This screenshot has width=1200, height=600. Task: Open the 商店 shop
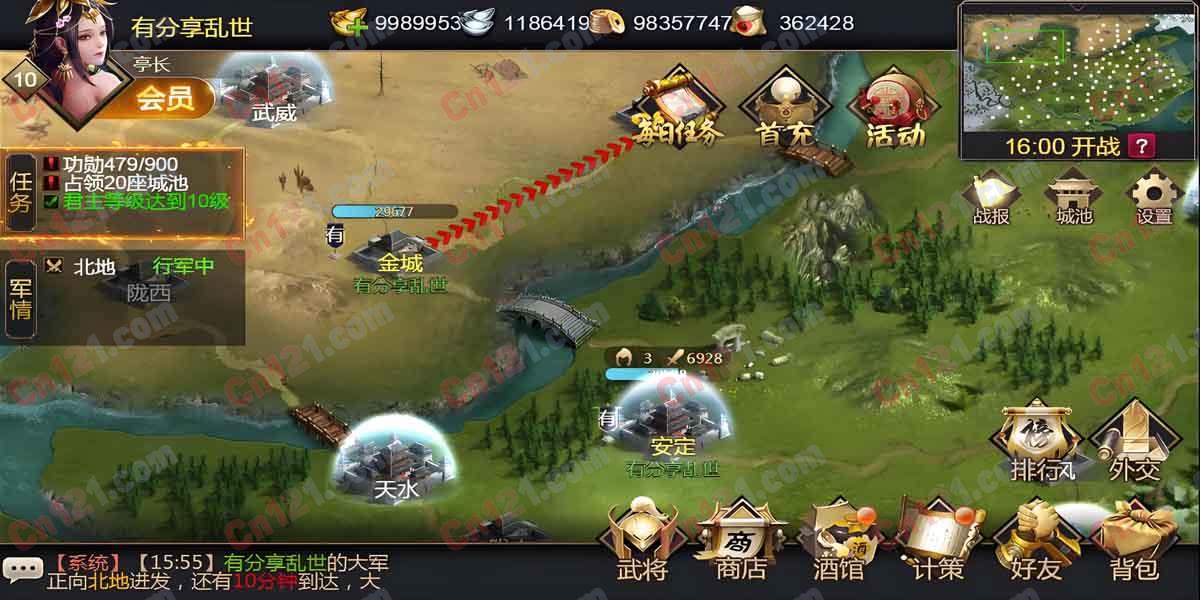741,545
